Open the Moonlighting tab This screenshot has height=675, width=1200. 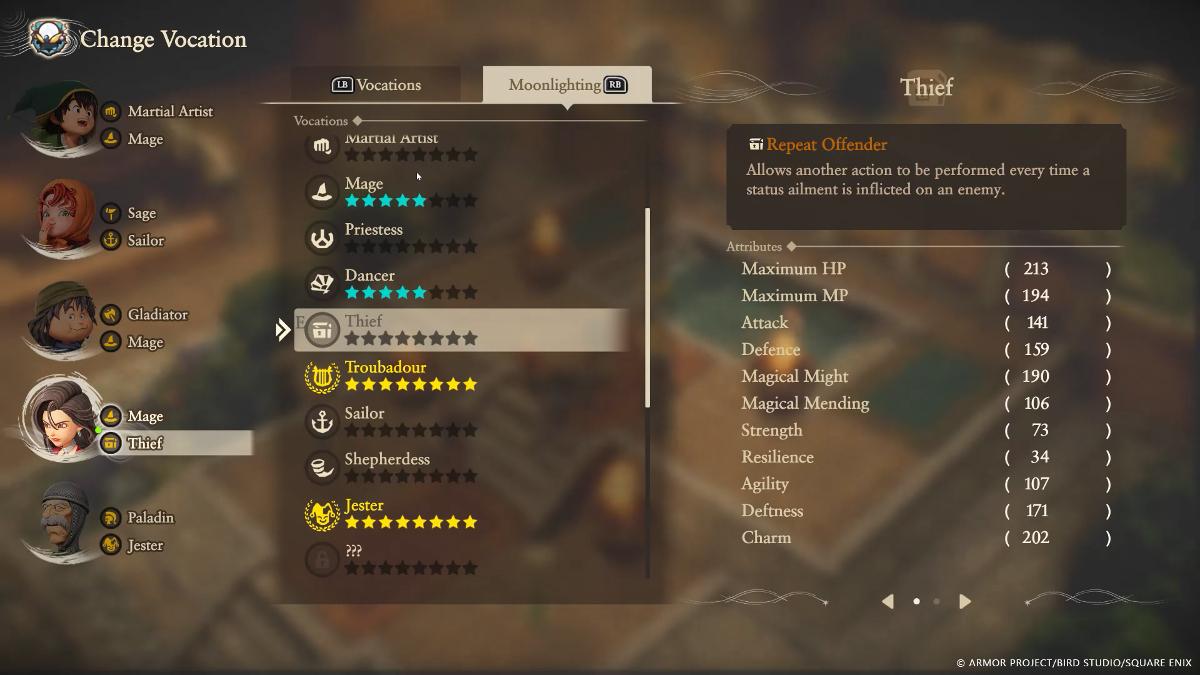(566, 85)
